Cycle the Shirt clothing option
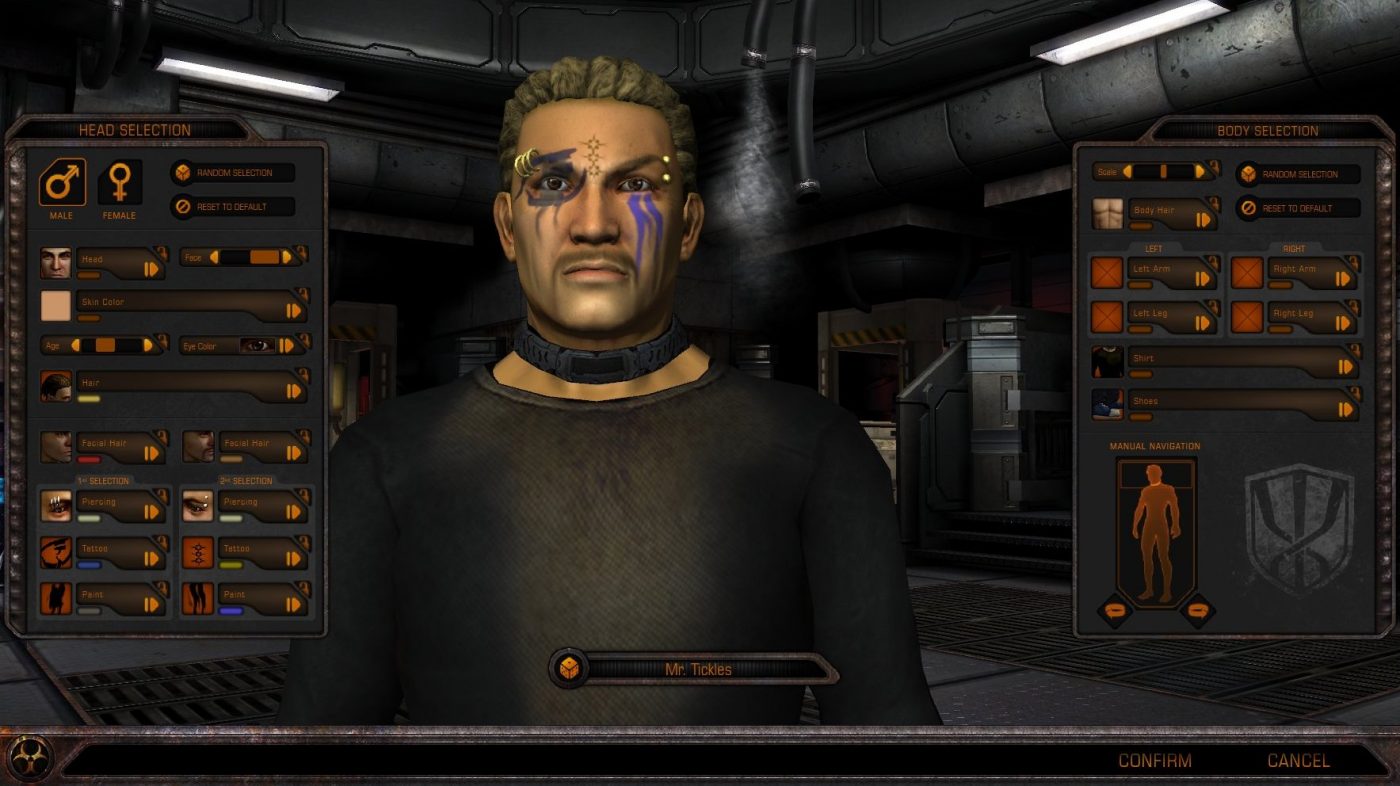 click(x=1345, y=366)
